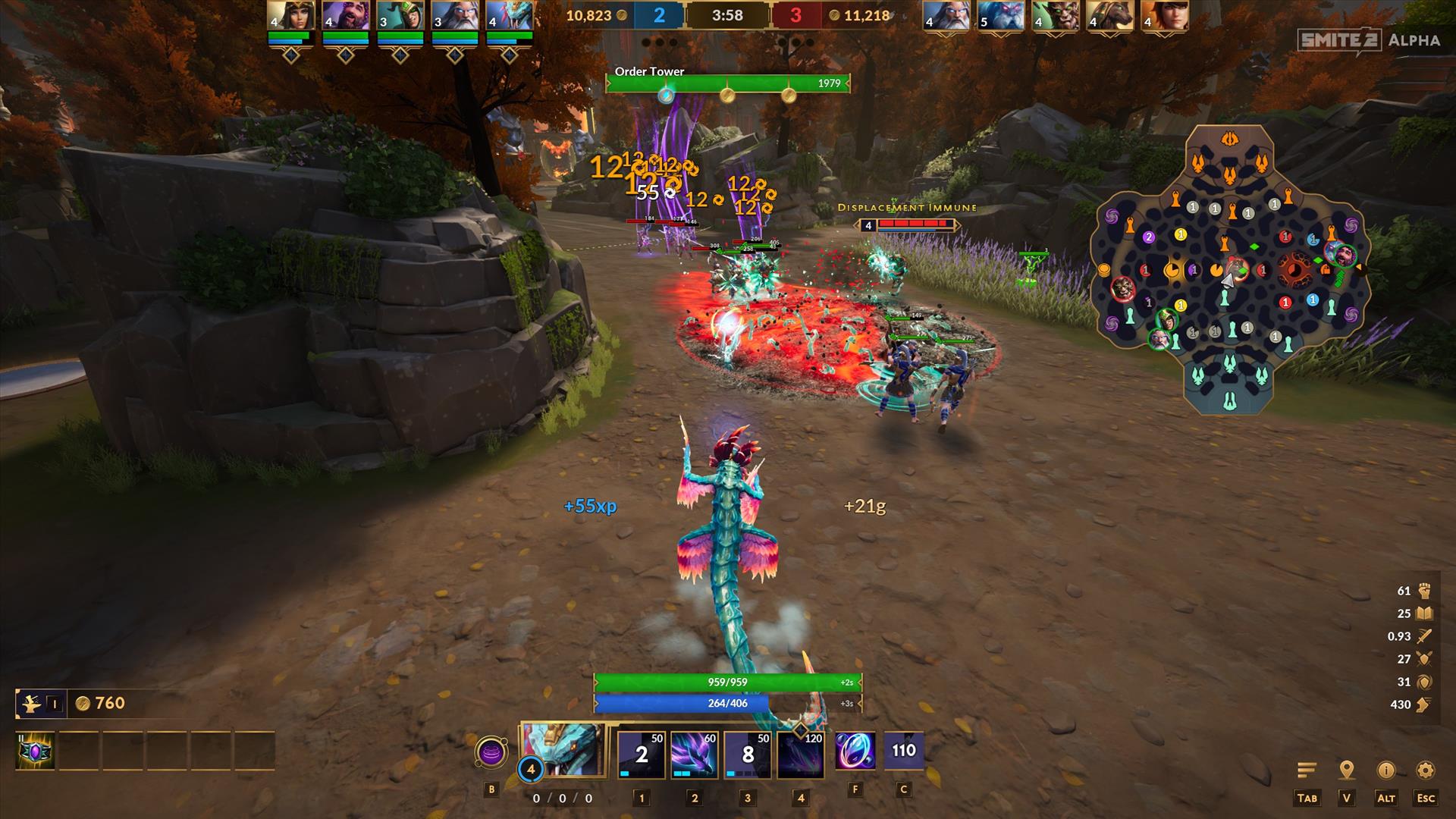Click the consumable slot showing 110
1456x819 pixels.
coord(903,752)
